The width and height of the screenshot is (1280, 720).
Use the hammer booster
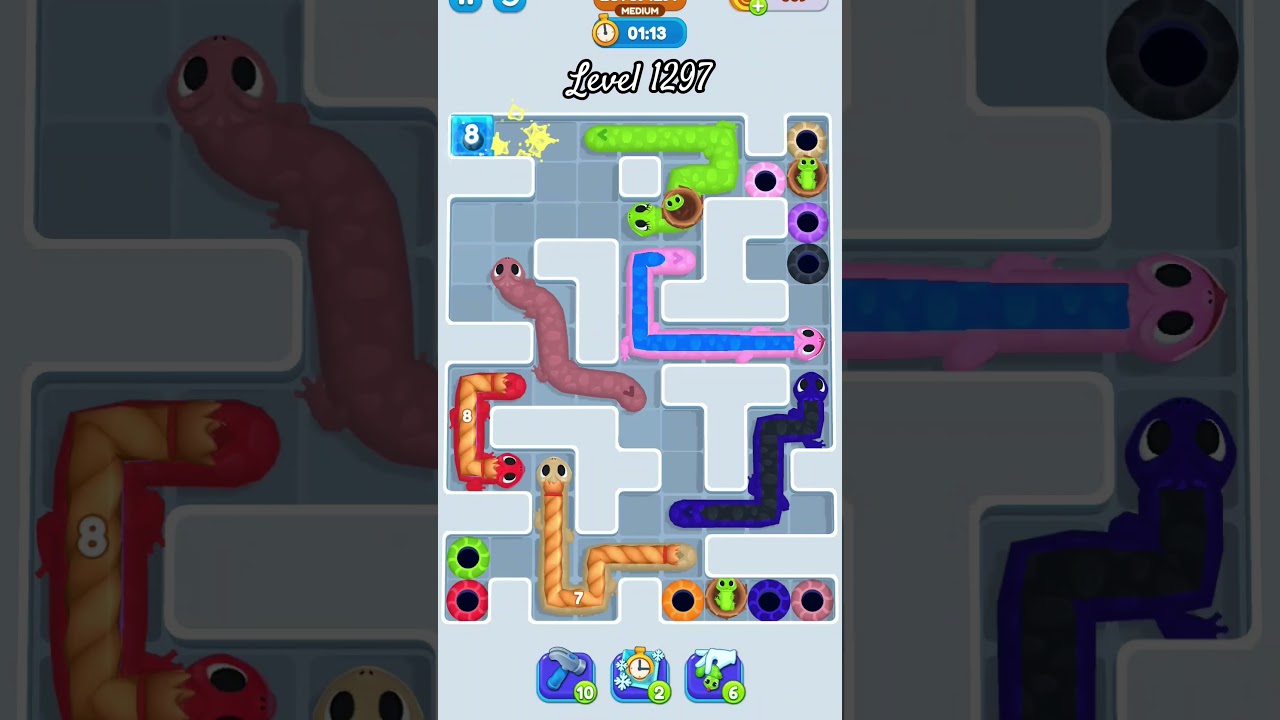pyautogui.click(x=566, y=675)
